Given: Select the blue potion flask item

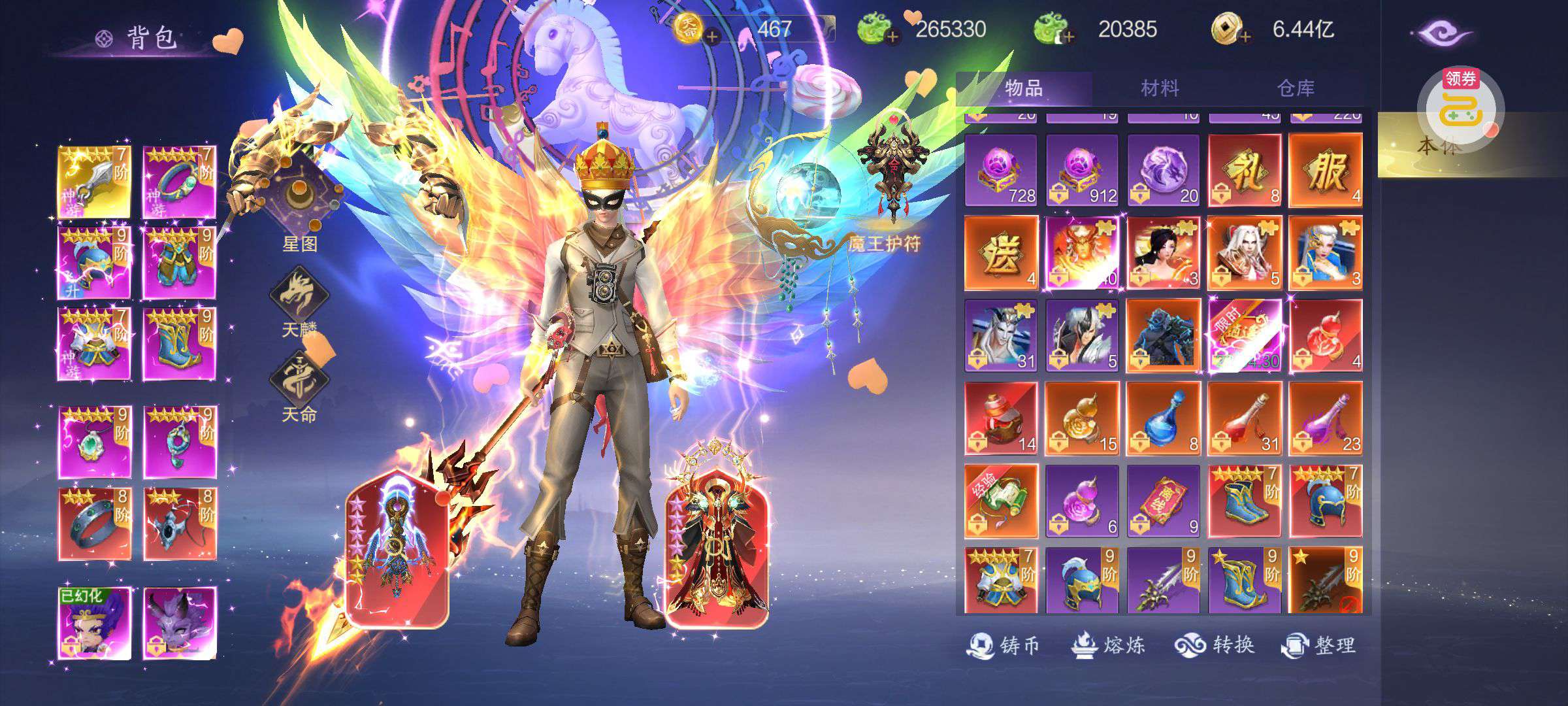Looking at the screenshot, I should coord(1163,418).
